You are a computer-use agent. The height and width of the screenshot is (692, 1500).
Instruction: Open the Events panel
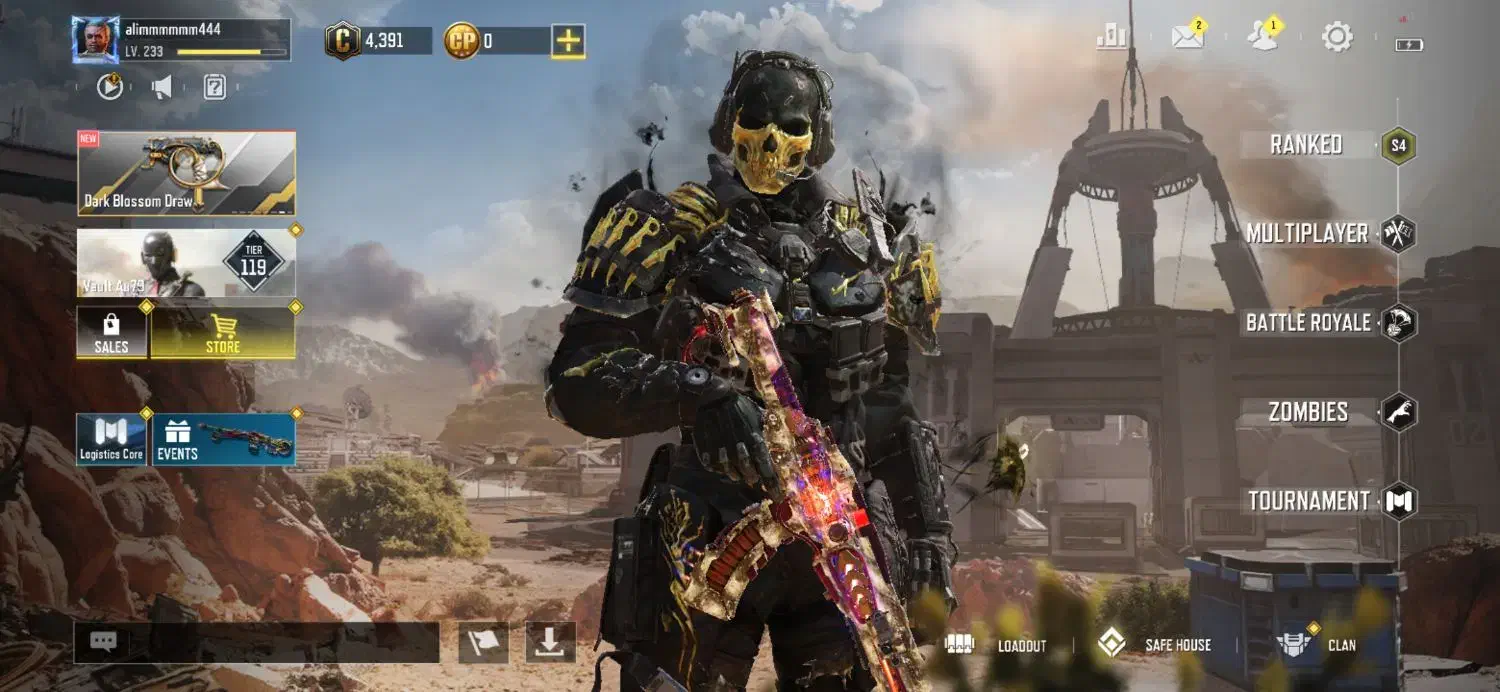(x=223, y=440)
